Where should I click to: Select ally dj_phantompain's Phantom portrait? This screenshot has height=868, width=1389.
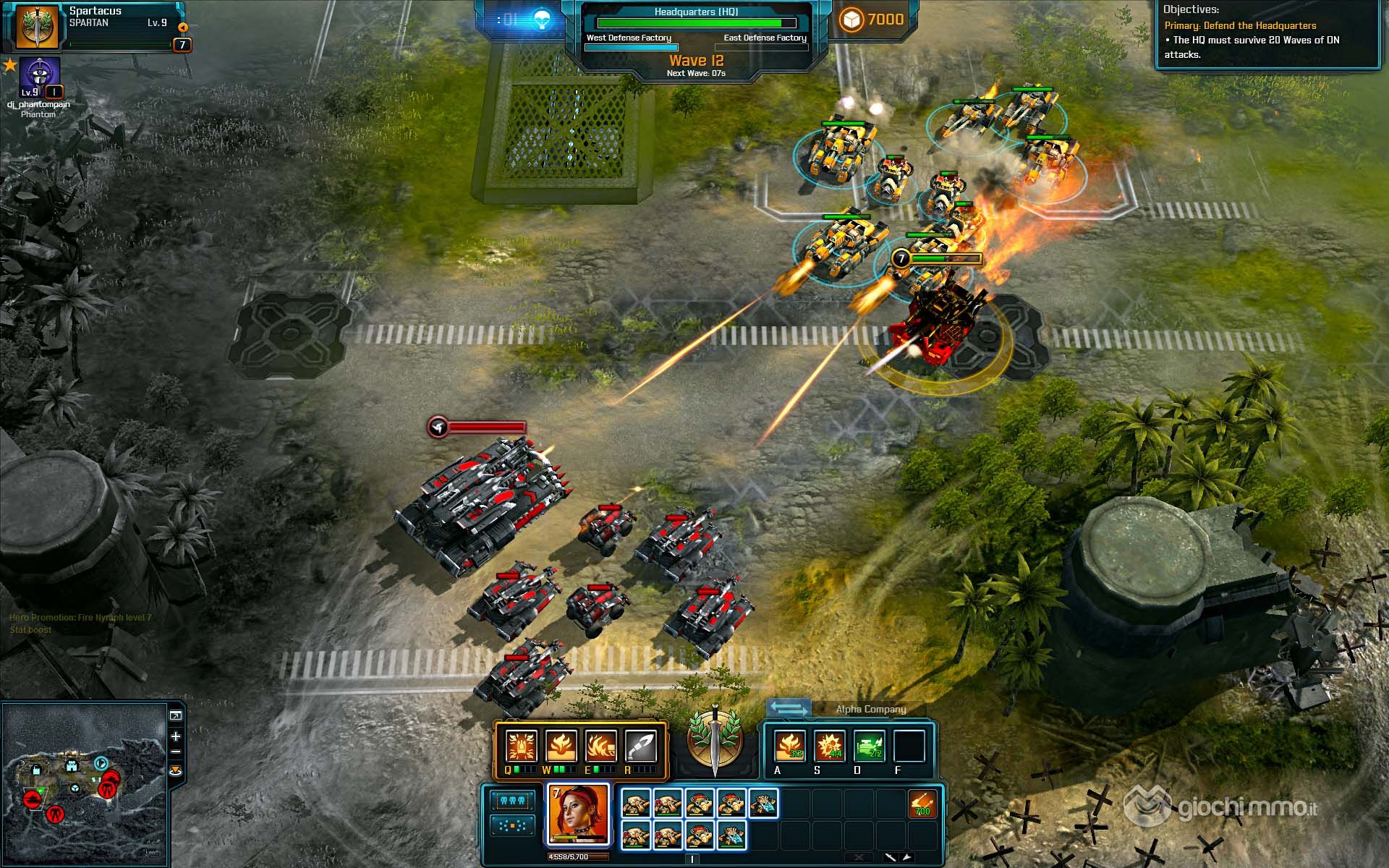click(40, 75)
